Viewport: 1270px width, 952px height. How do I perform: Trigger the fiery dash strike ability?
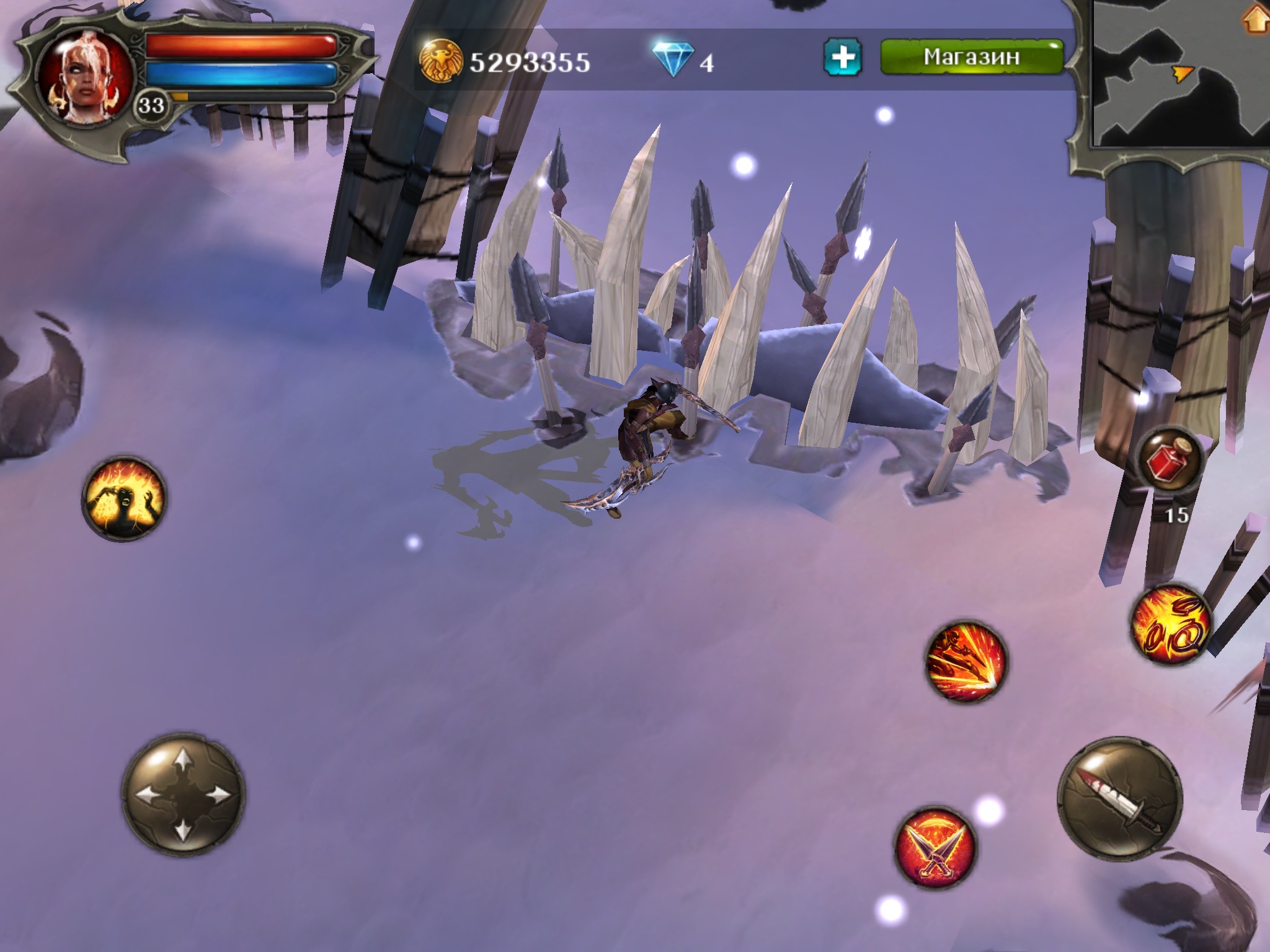965,662
